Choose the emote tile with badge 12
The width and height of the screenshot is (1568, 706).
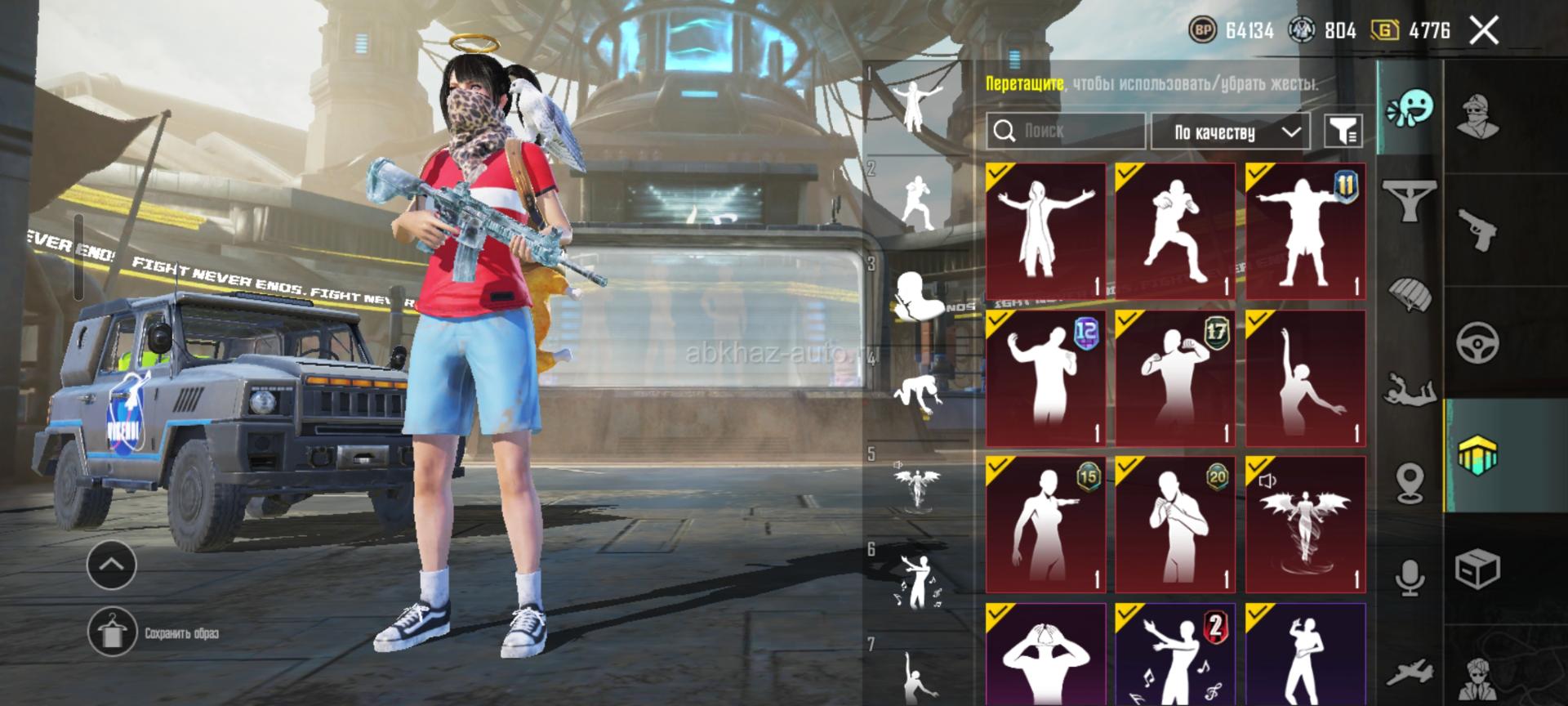point(1045,378)
